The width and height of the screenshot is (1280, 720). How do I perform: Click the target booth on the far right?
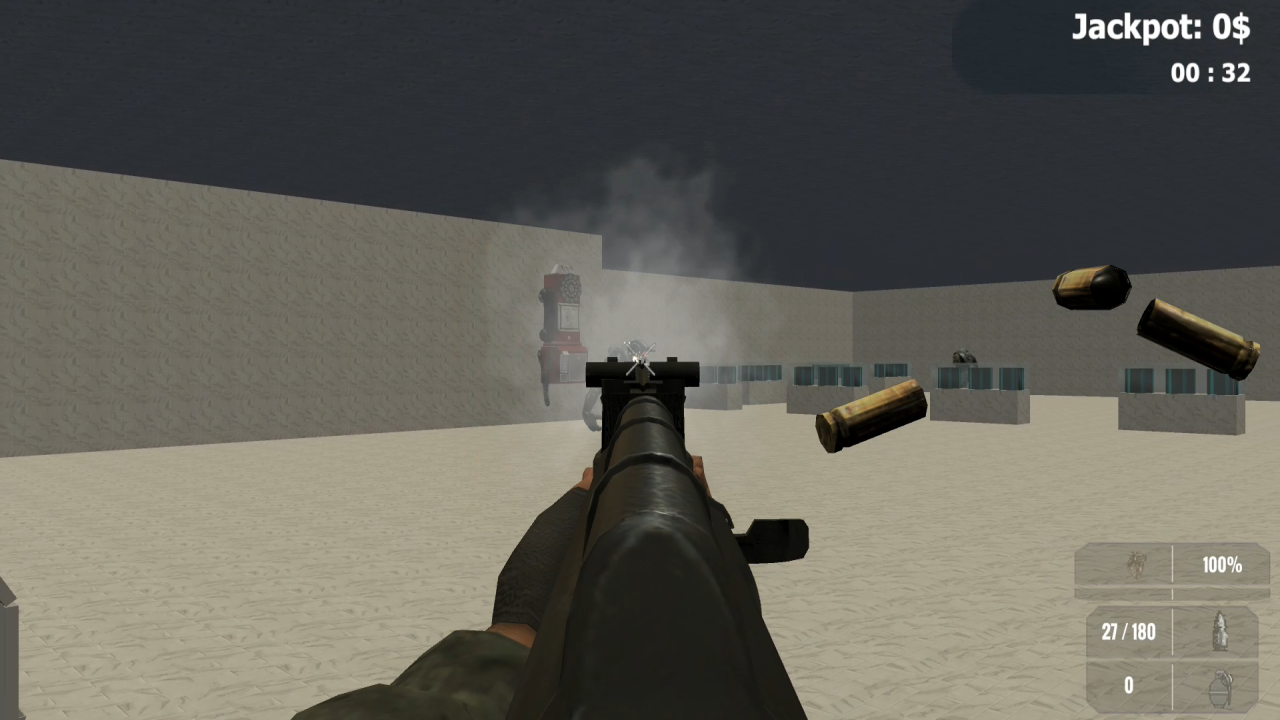pos(1180,390)
